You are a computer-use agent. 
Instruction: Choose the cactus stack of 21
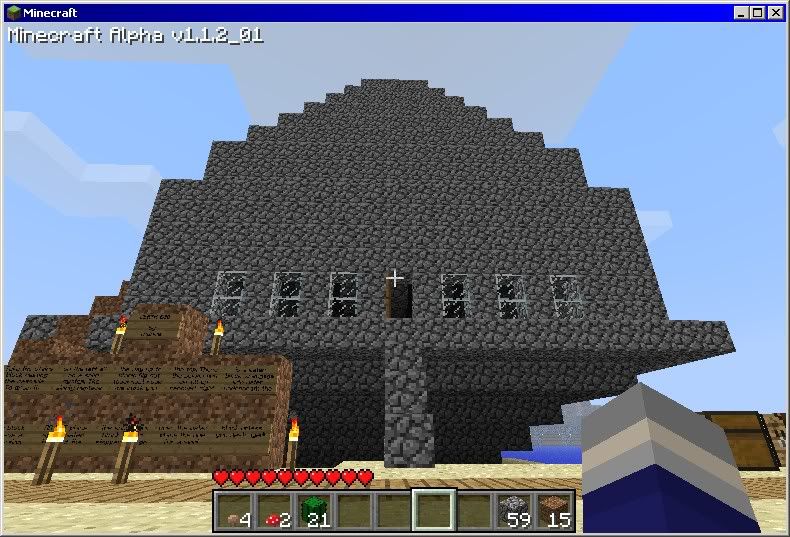click(x=314, y=511)
